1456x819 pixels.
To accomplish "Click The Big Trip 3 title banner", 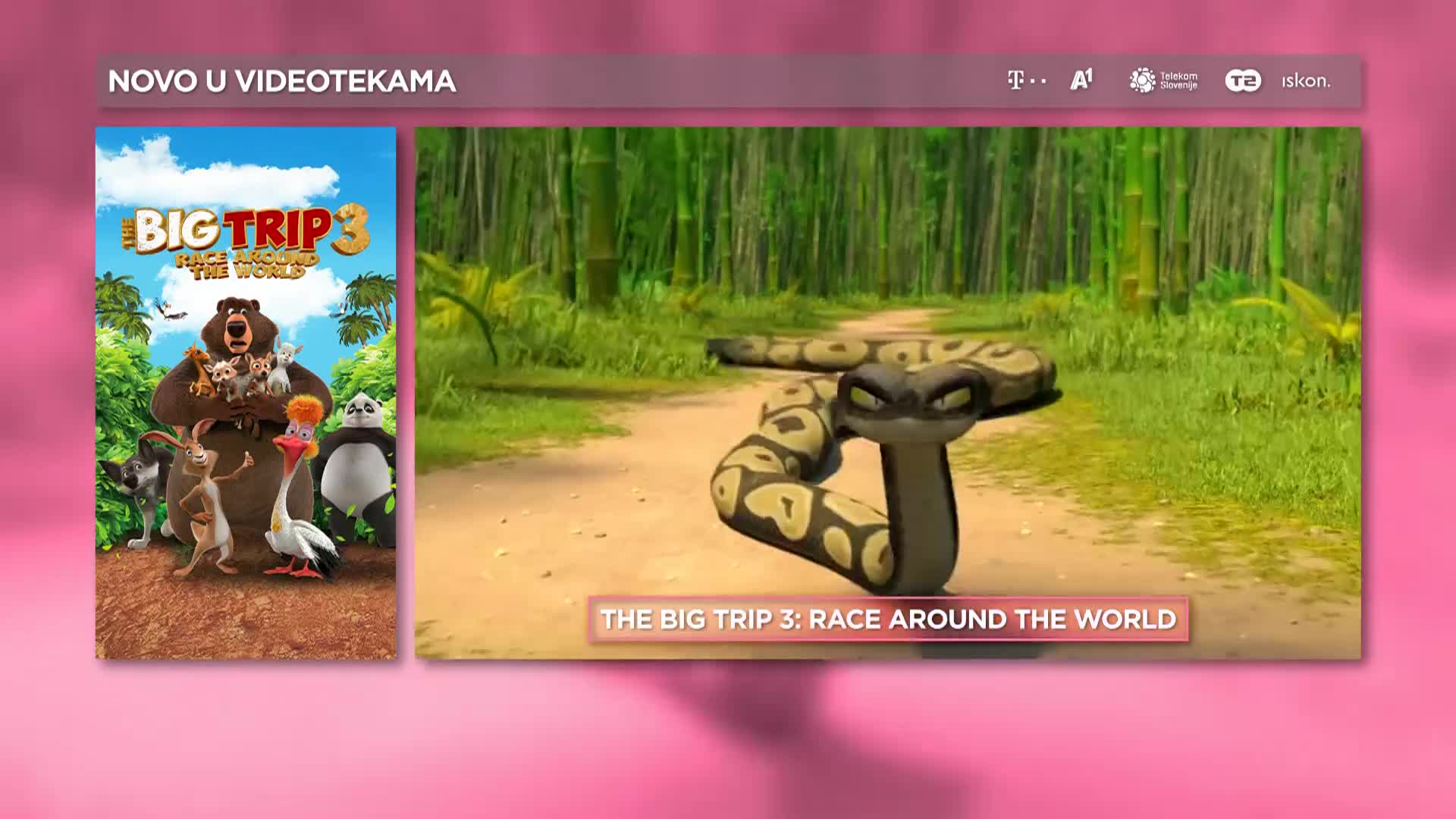I will pyautogui.click(x=888, y=619).
